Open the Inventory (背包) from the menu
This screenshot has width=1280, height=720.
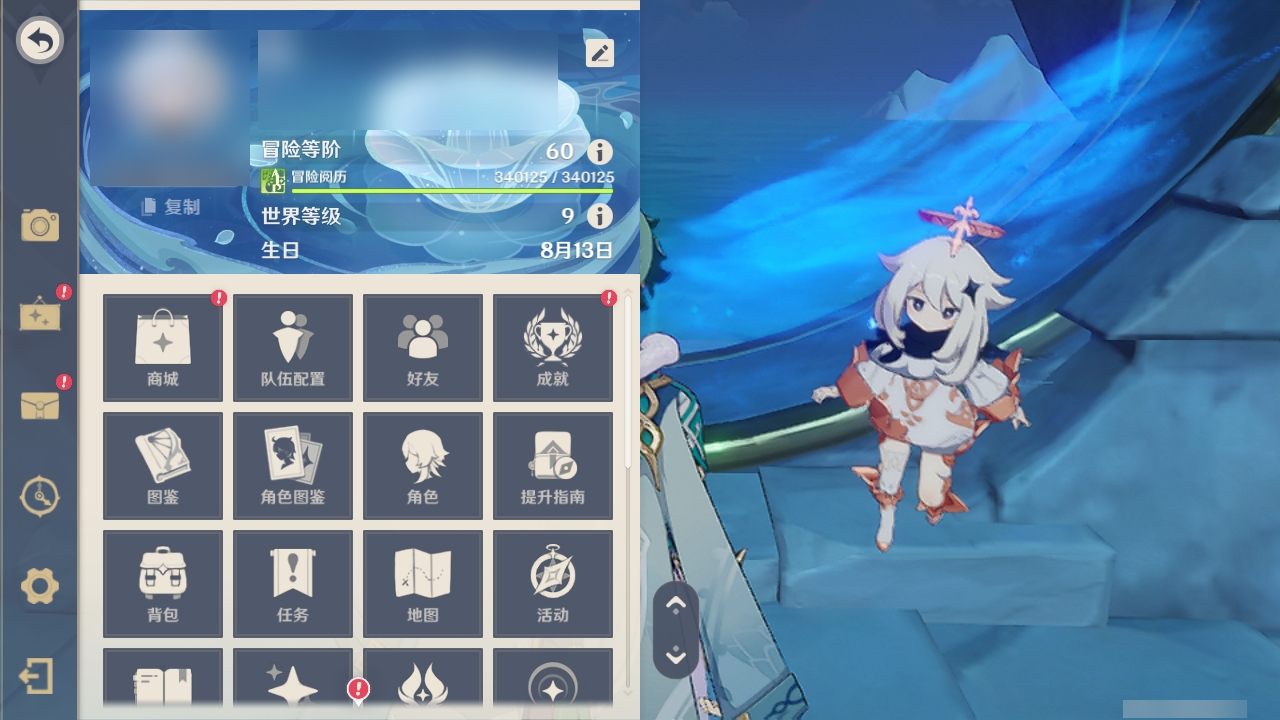[162, 583]
